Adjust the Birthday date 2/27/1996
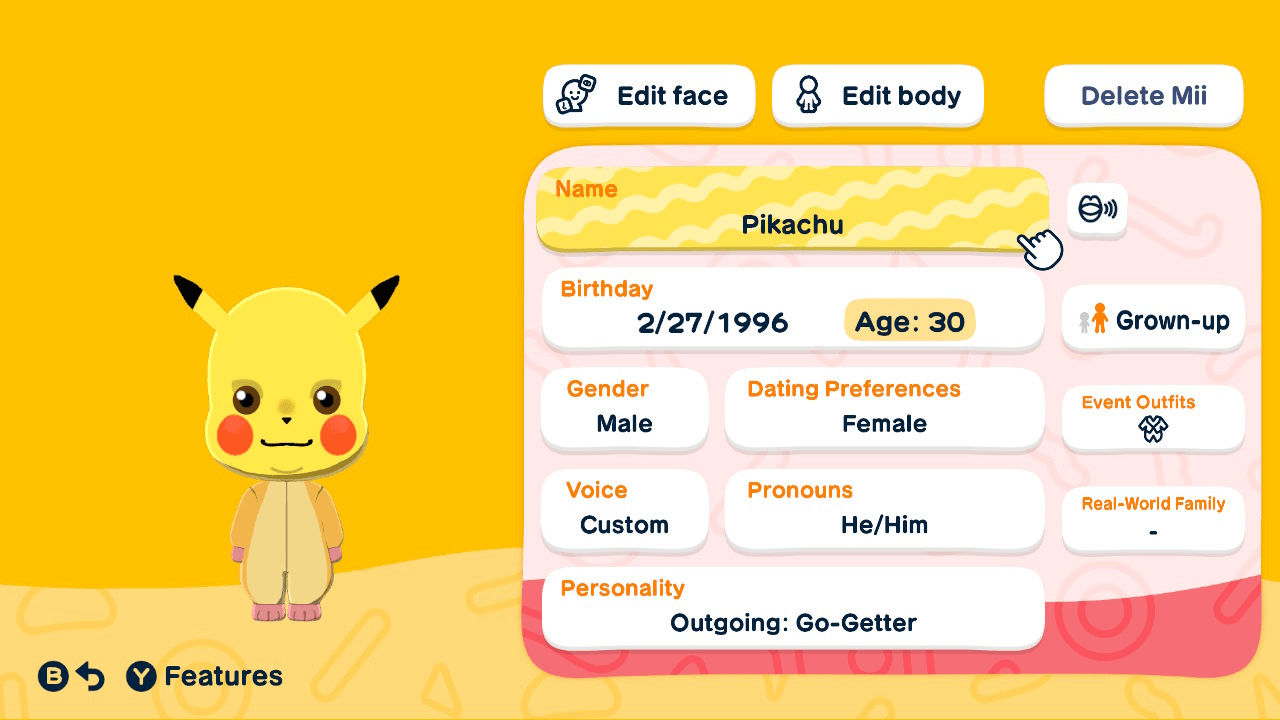Viewport: 1280px width, 720px height. (713, 322)
